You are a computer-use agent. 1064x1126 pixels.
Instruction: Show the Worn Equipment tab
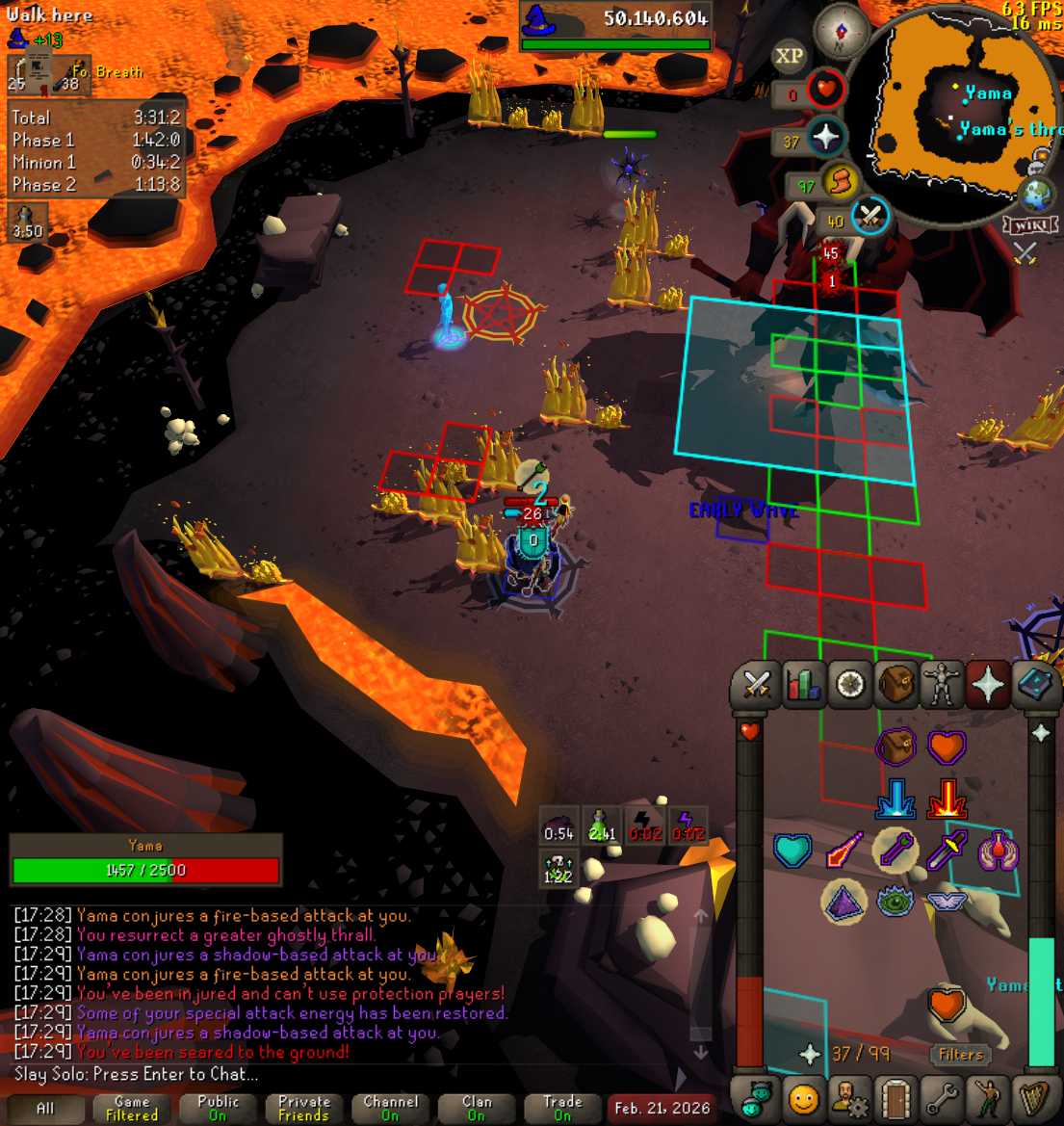942,685
